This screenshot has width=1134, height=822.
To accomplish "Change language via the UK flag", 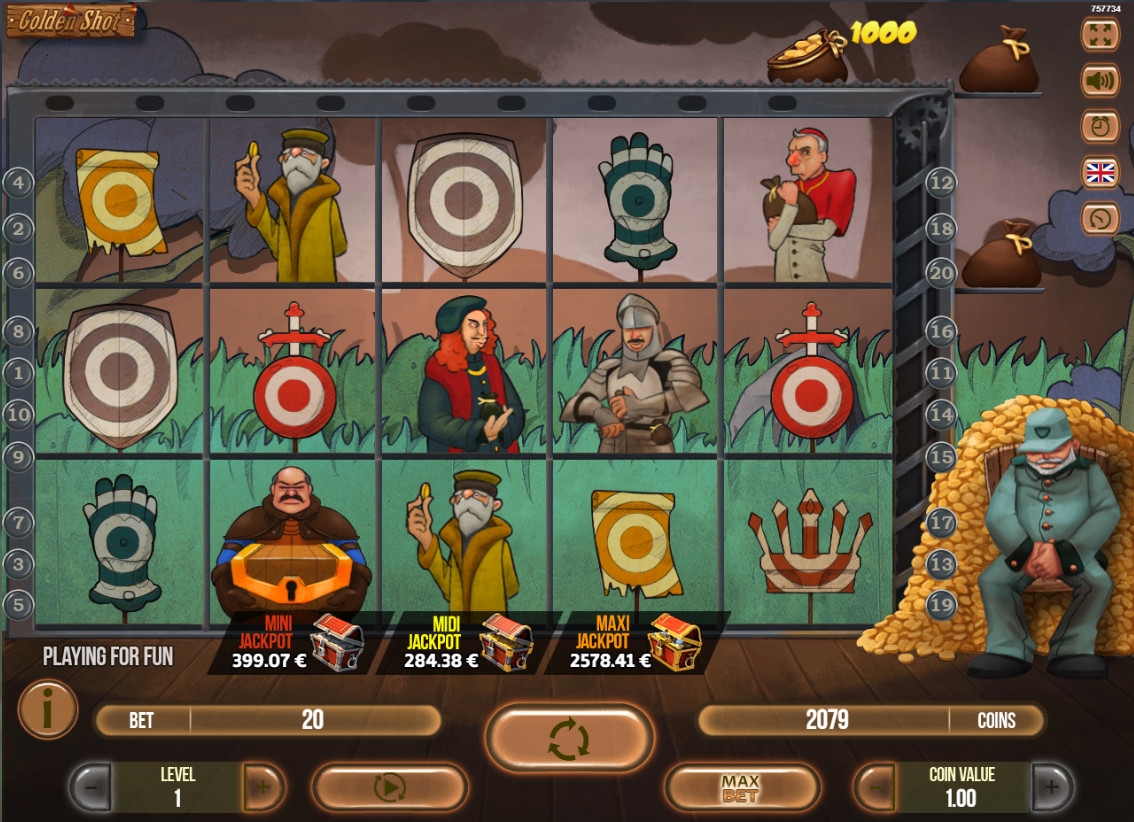I will (x=1100, y=172).
